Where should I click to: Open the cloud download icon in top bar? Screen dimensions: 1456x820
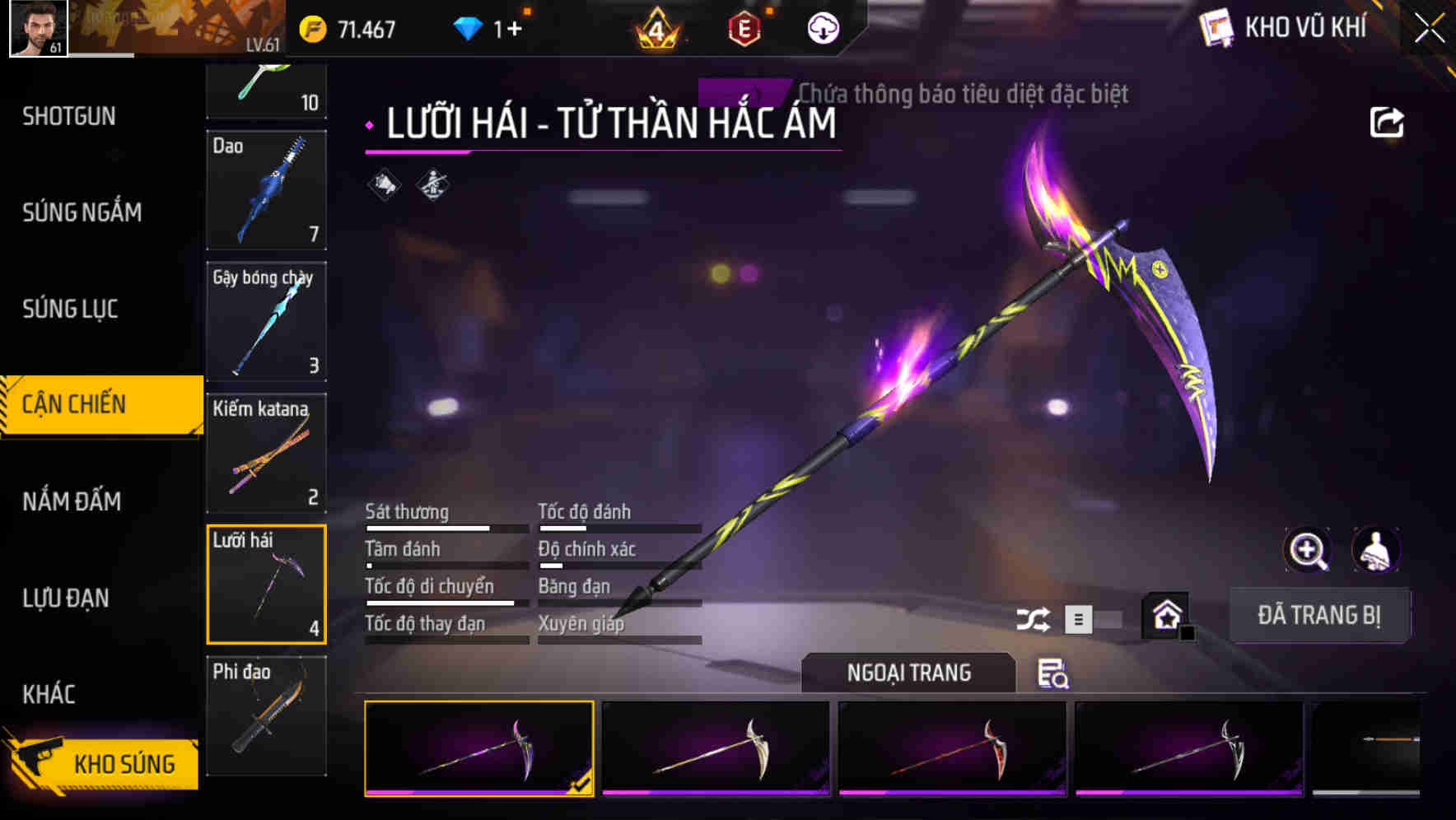[823, 26]
